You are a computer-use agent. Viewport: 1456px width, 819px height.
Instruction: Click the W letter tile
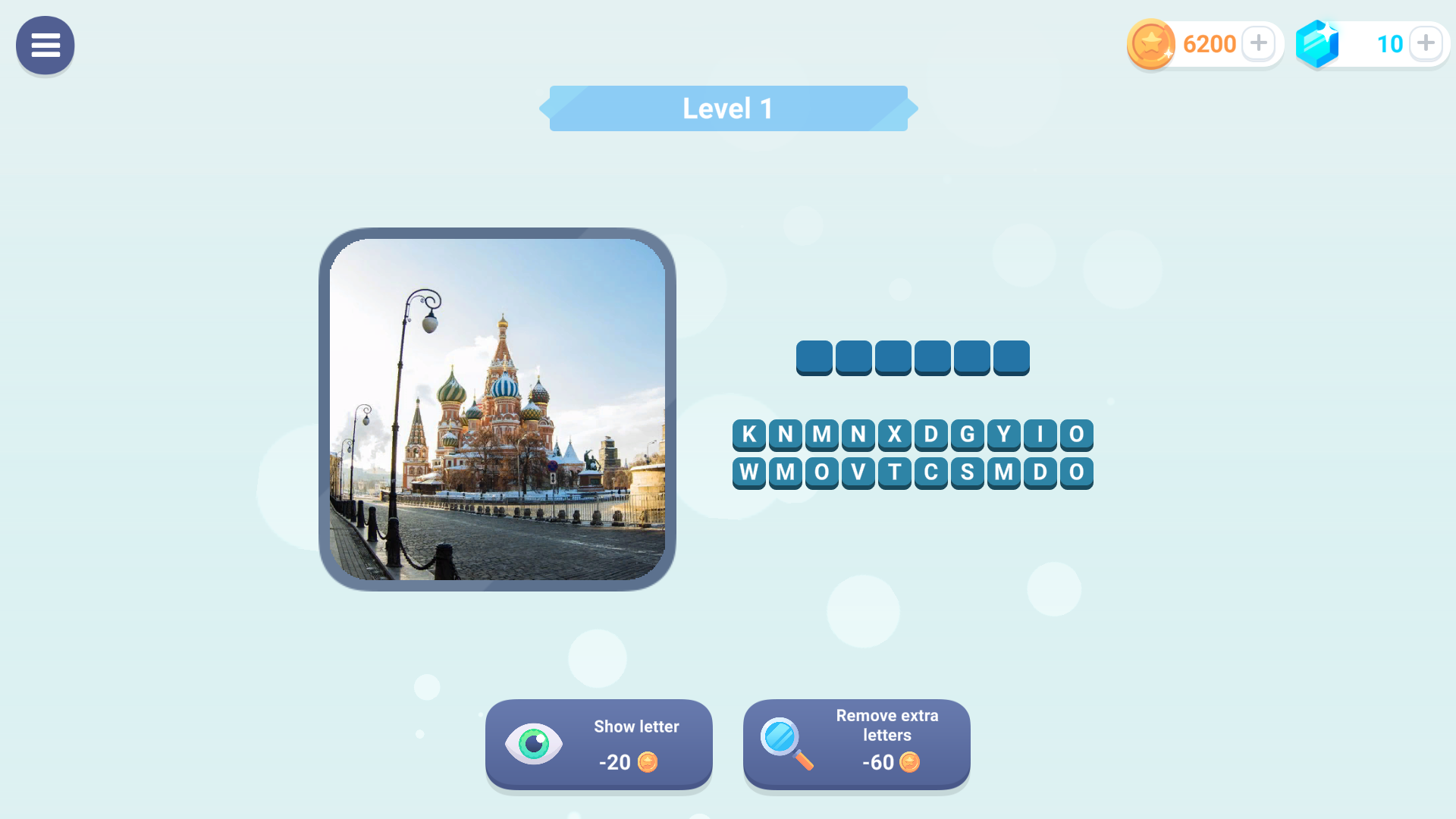coord(749,472)
